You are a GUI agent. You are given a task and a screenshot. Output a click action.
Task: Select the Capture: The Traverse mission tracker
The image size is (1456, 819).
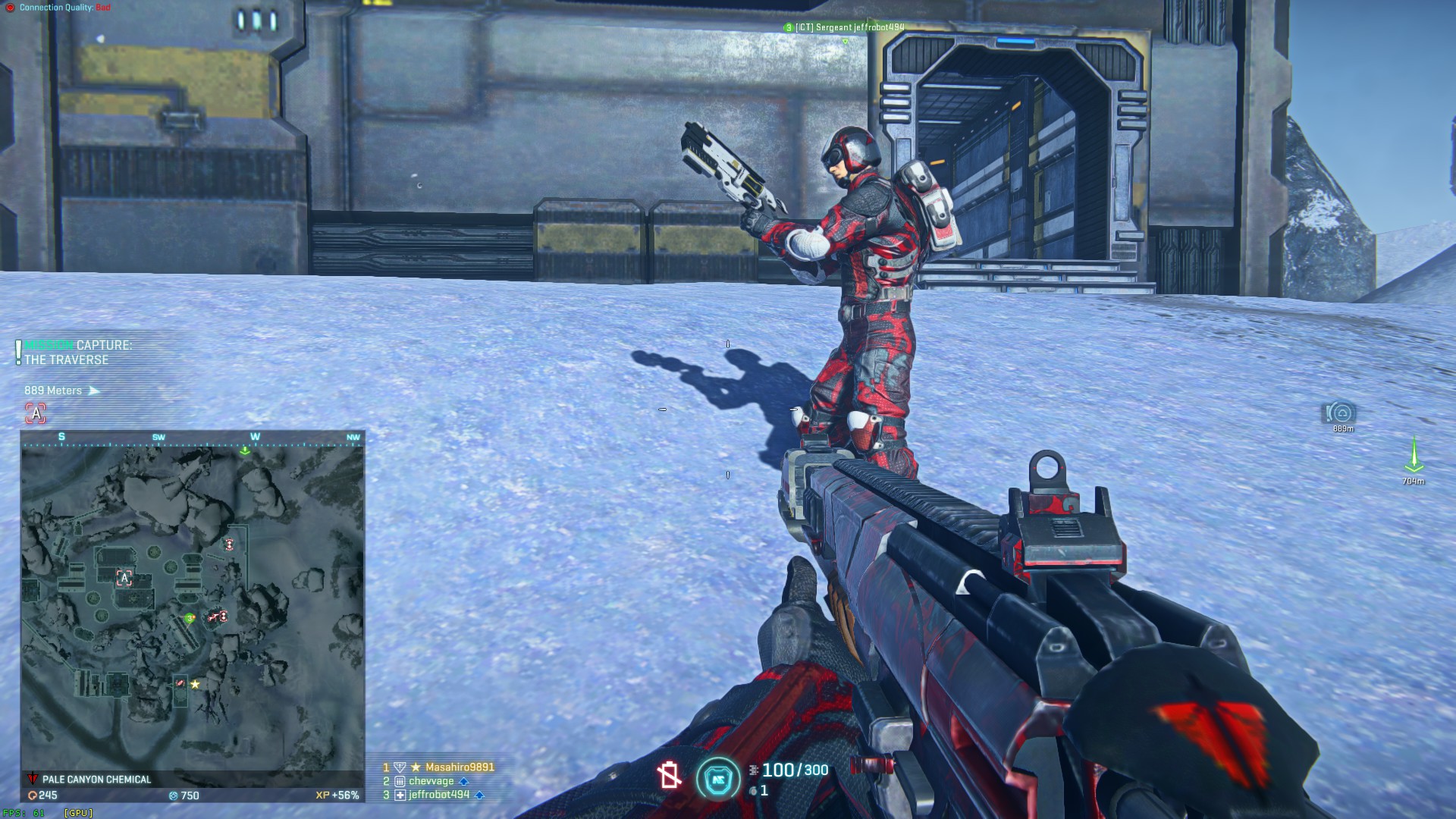[x=77, y=353]
